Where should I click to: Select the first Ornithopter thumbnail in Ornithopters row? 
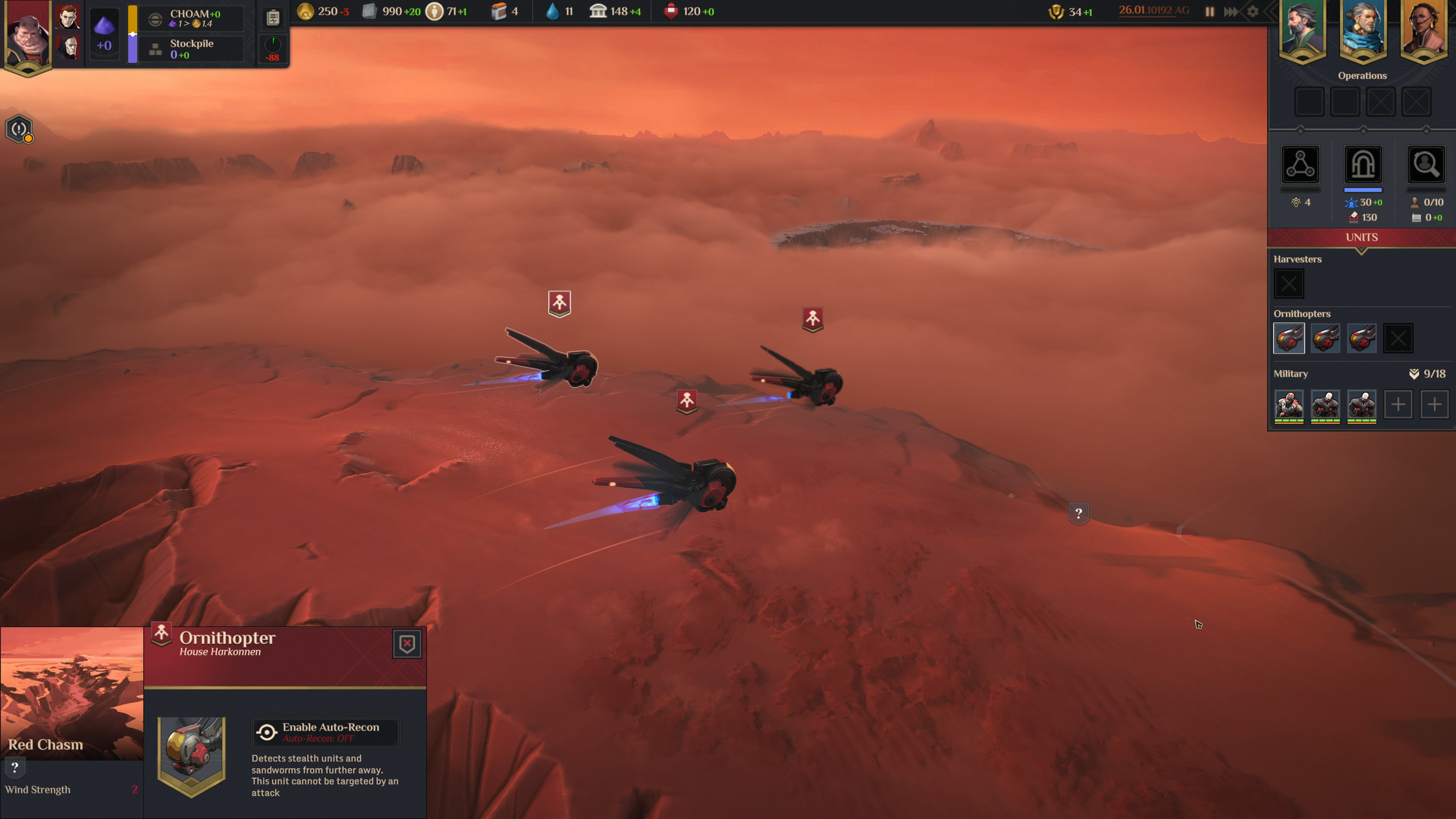1289,338
